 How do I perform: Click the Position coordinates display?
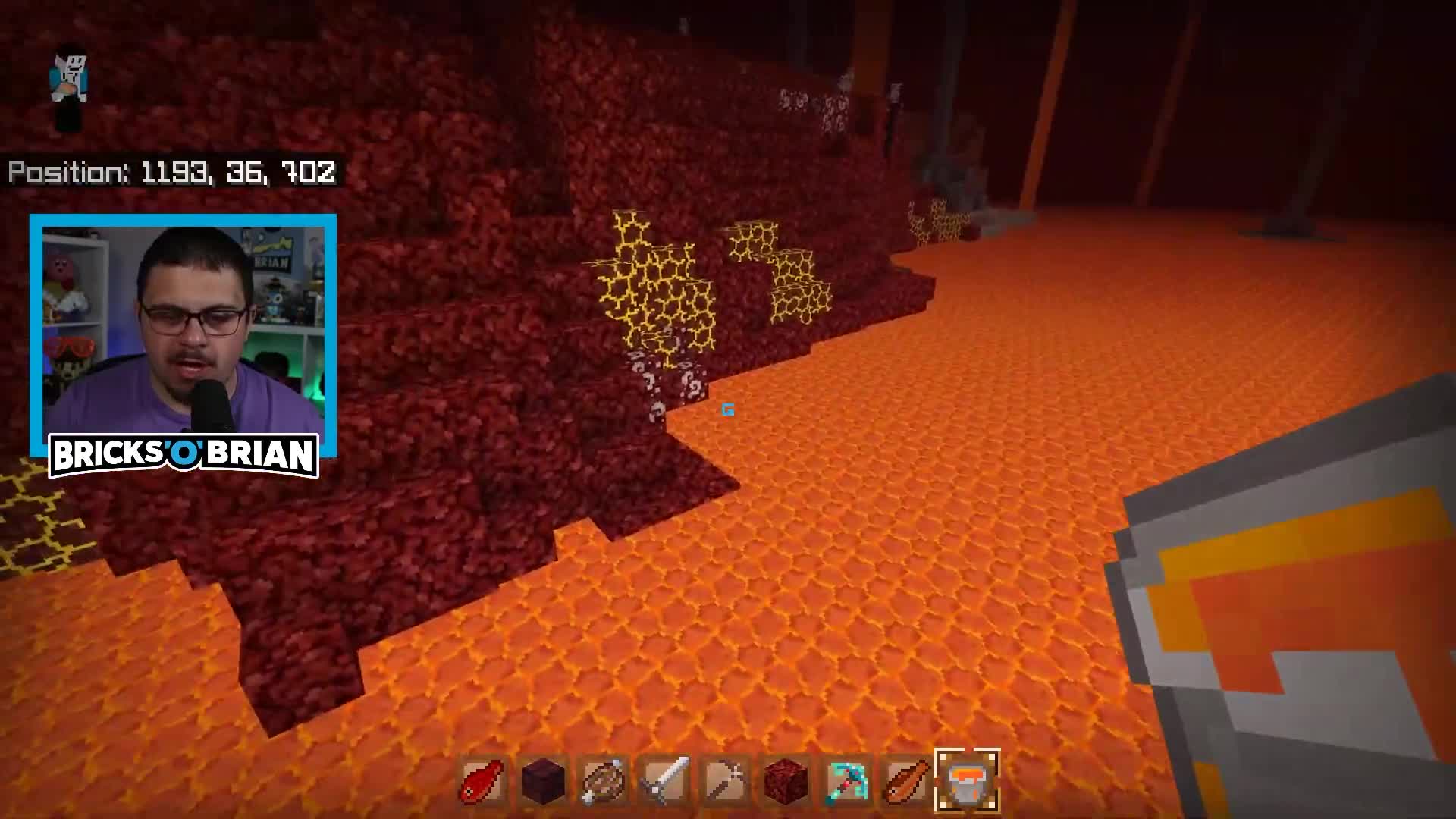[171, 174]
